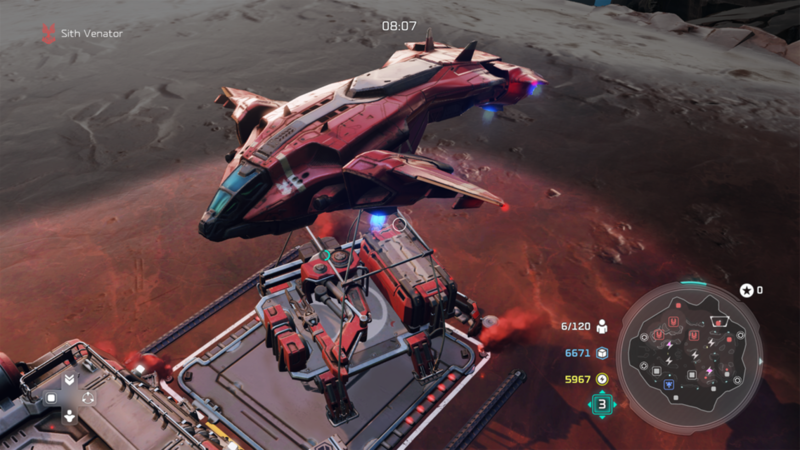Click the small arrow on minimap's right edge

coord(761,361)
